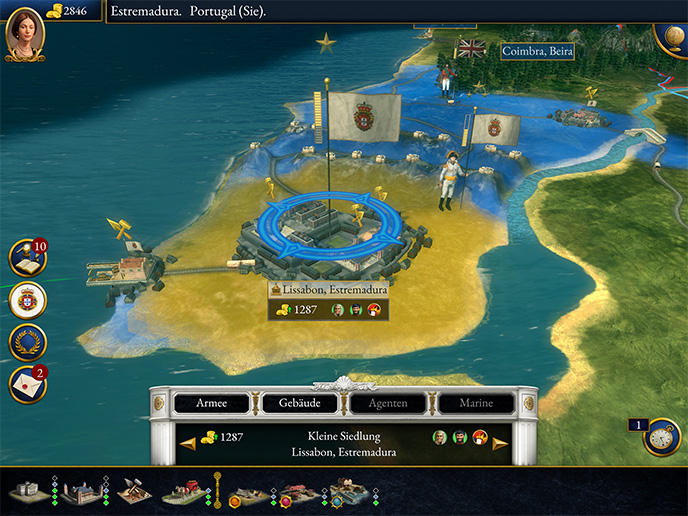Go to next settlement with right arrow
The image size is (688, 516).
[x=500, y=443]
